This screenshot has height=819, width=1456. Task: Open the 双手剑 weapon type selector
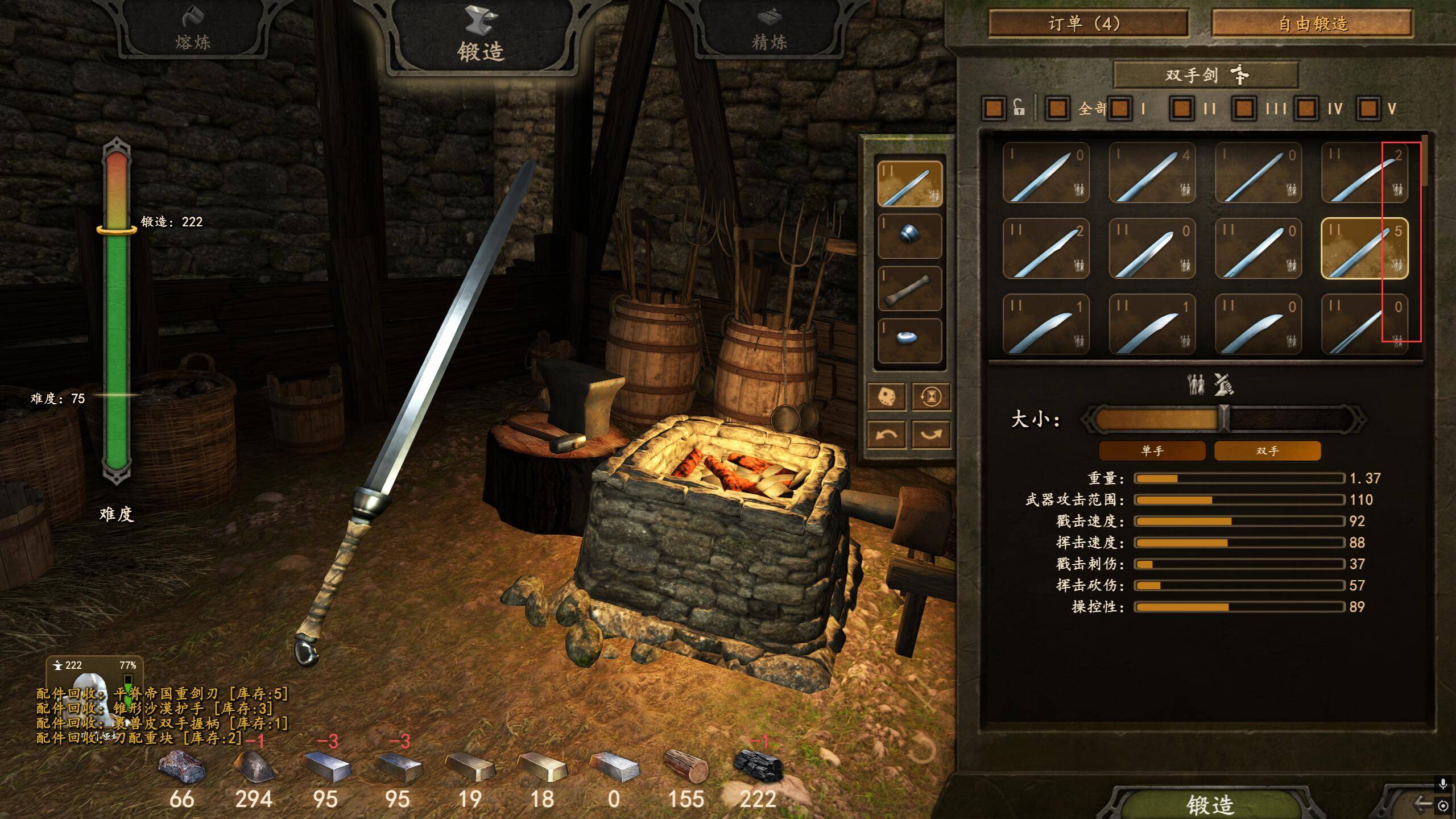coord(1205,75)
